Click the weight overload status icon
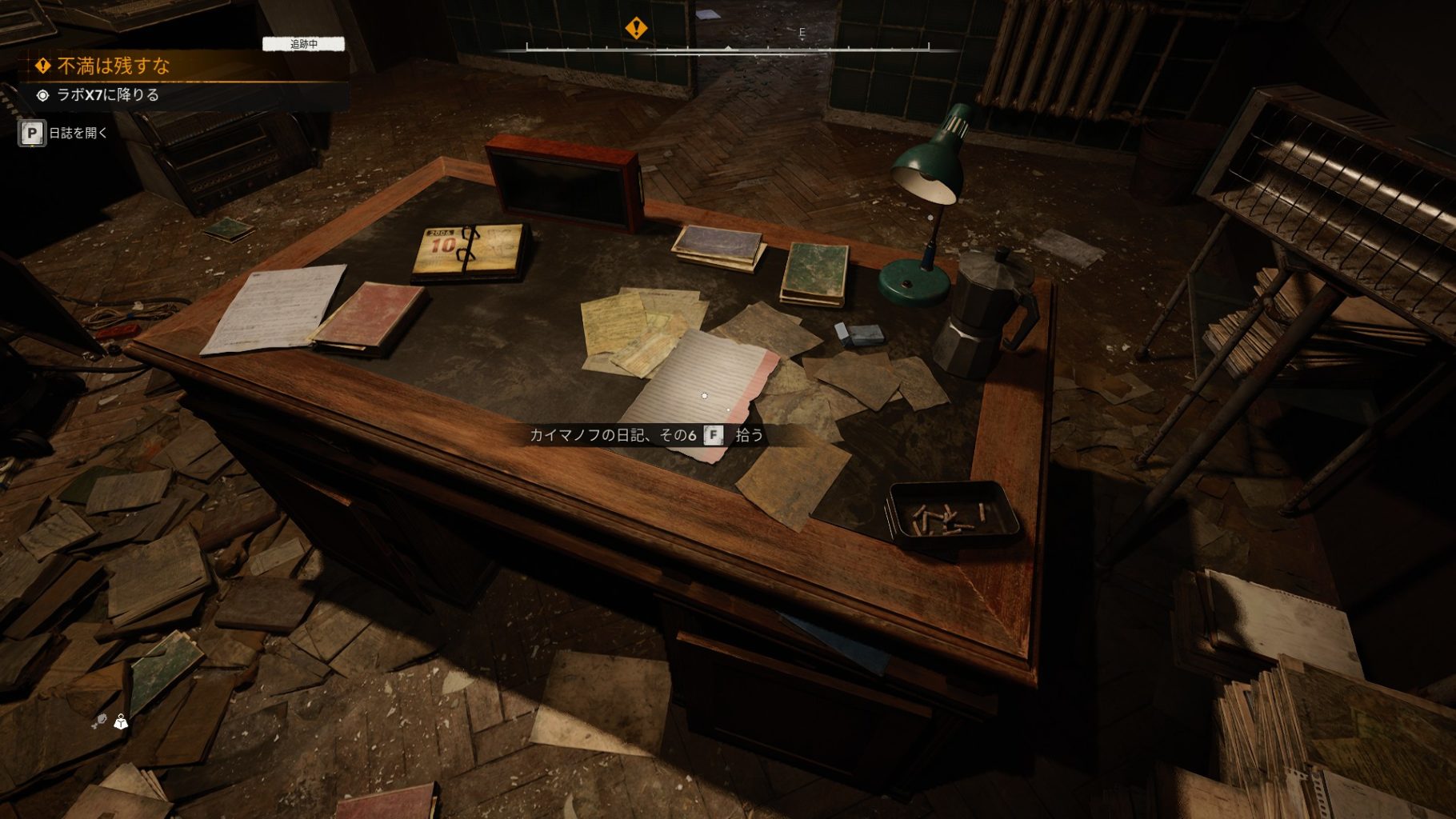The height and width of the screenshot is (819, 1456). [x=121, y=722]
